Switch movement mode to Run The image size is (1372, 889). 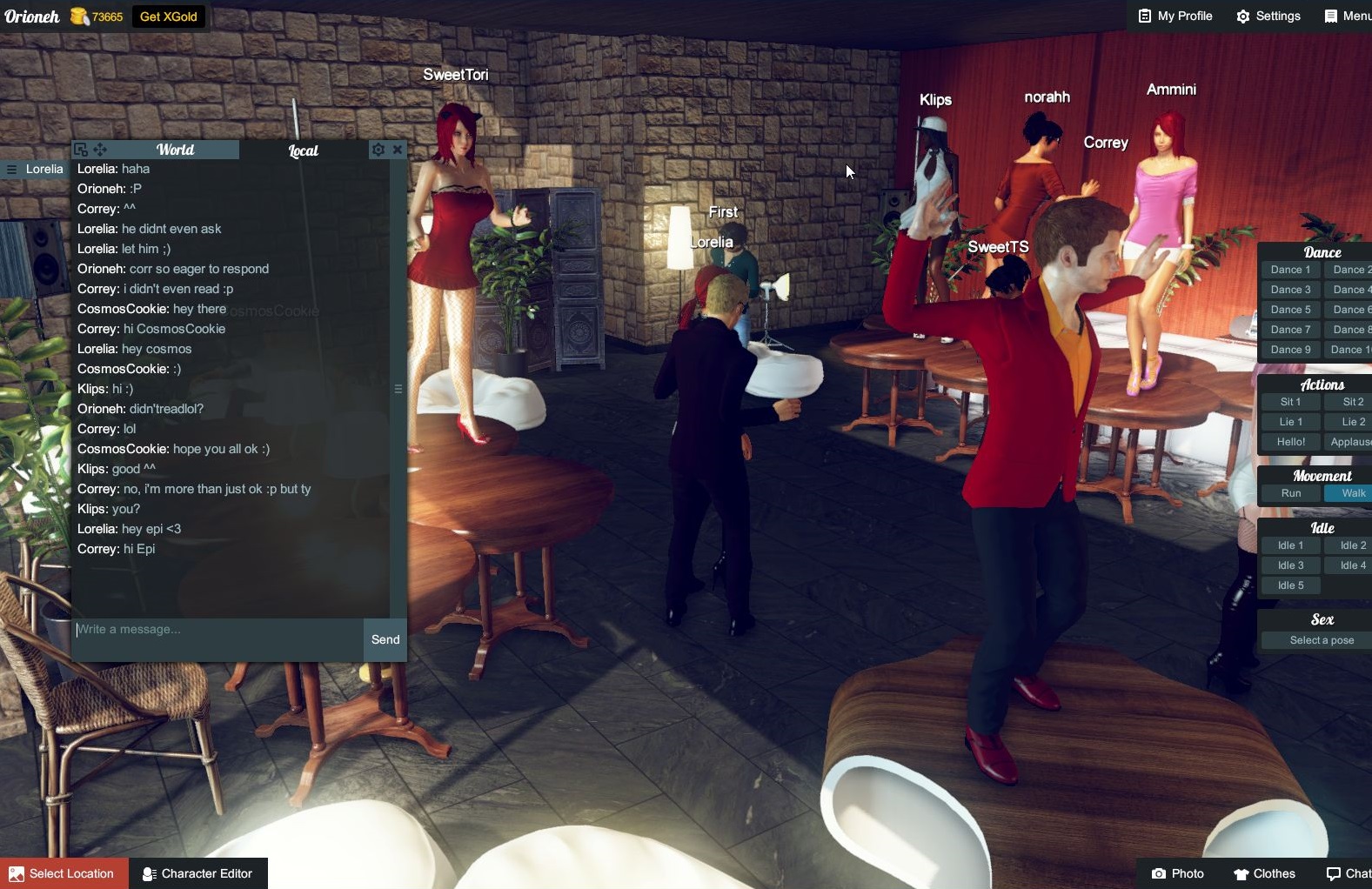(1290, 492)
